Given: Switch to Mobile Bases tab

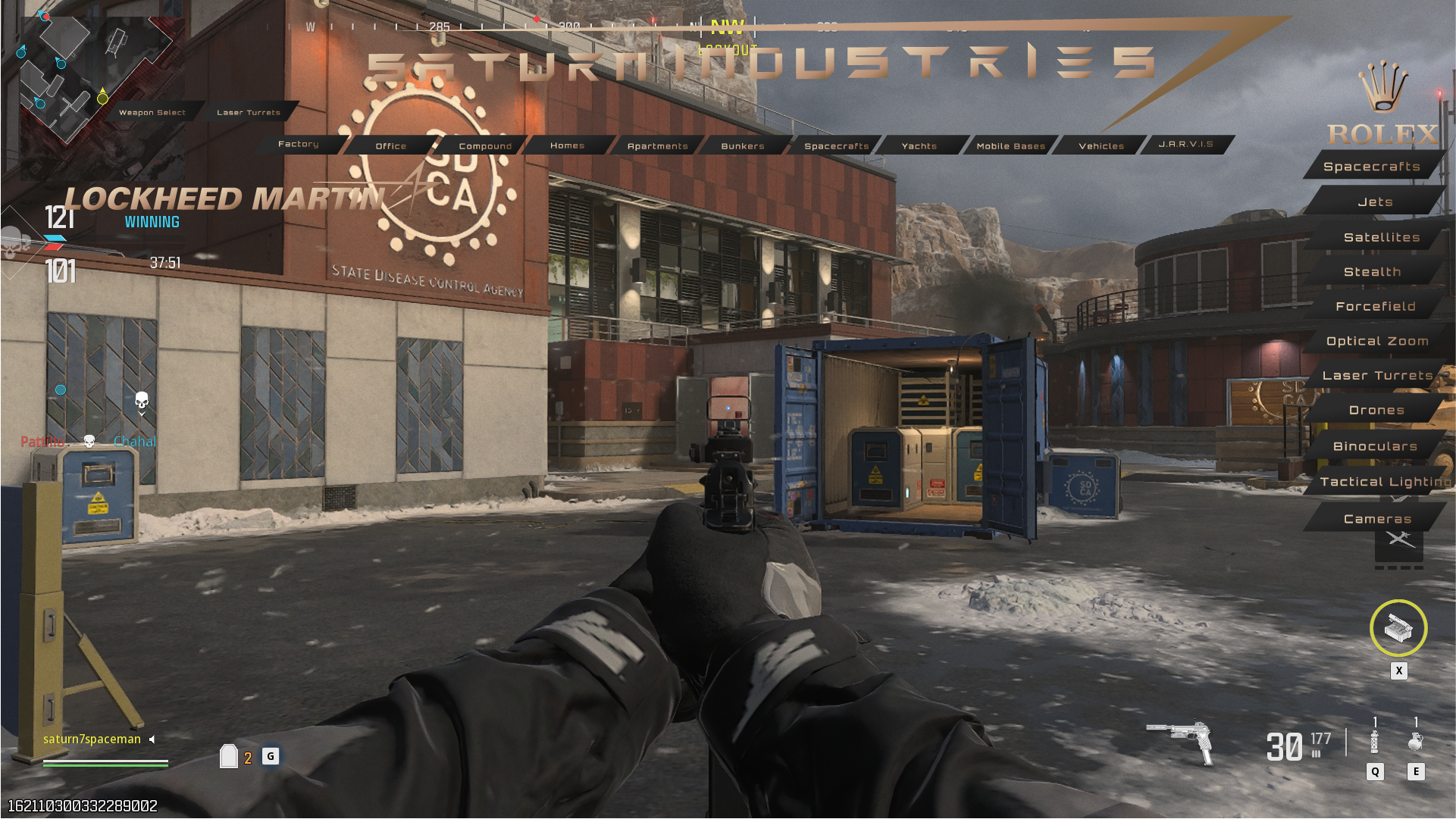Looking at the screenshot, I should click(x=1010, y=145).
